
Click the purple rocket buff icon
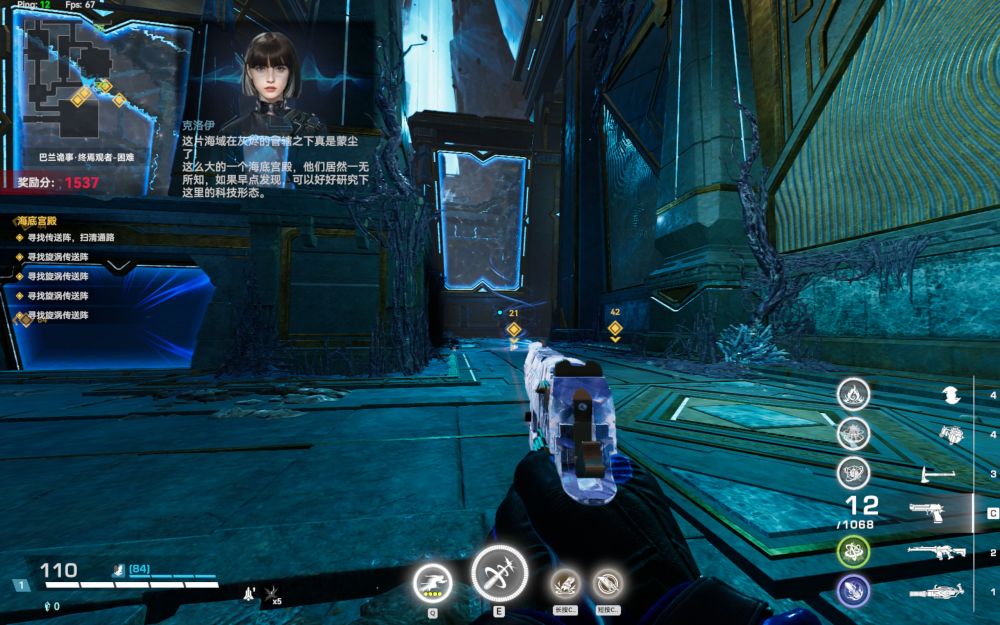click(853, 591)
